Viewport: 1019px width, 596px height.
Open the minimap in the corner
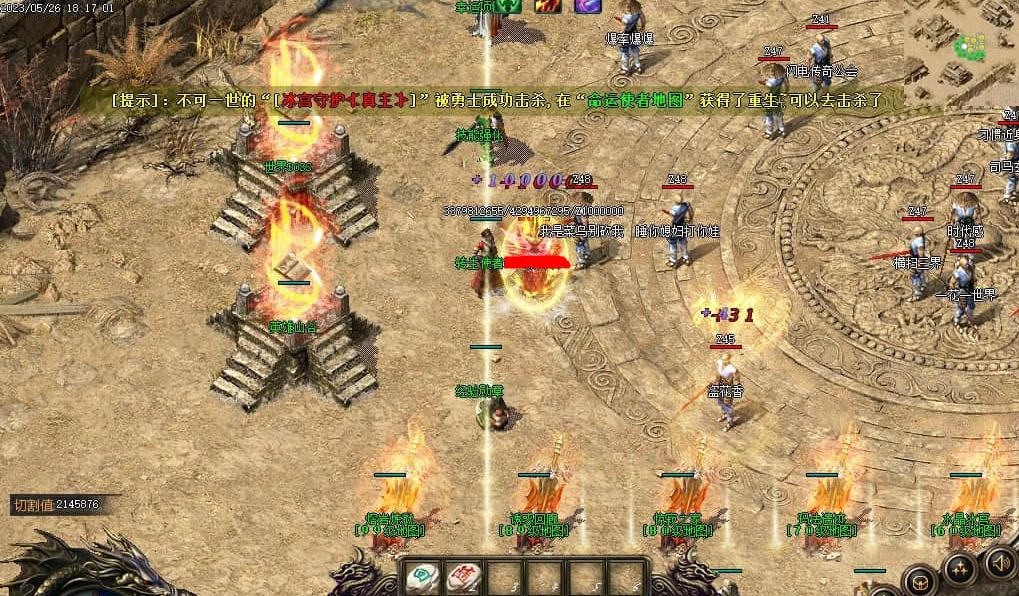pos(962,45)
